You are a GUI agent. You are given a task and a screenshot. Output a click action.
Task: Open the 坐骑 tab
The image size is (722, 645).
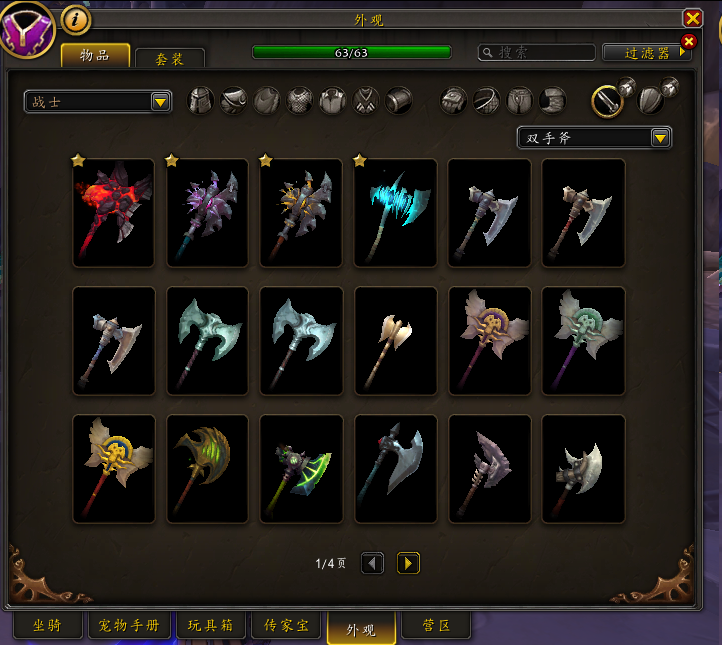[47, 626]
